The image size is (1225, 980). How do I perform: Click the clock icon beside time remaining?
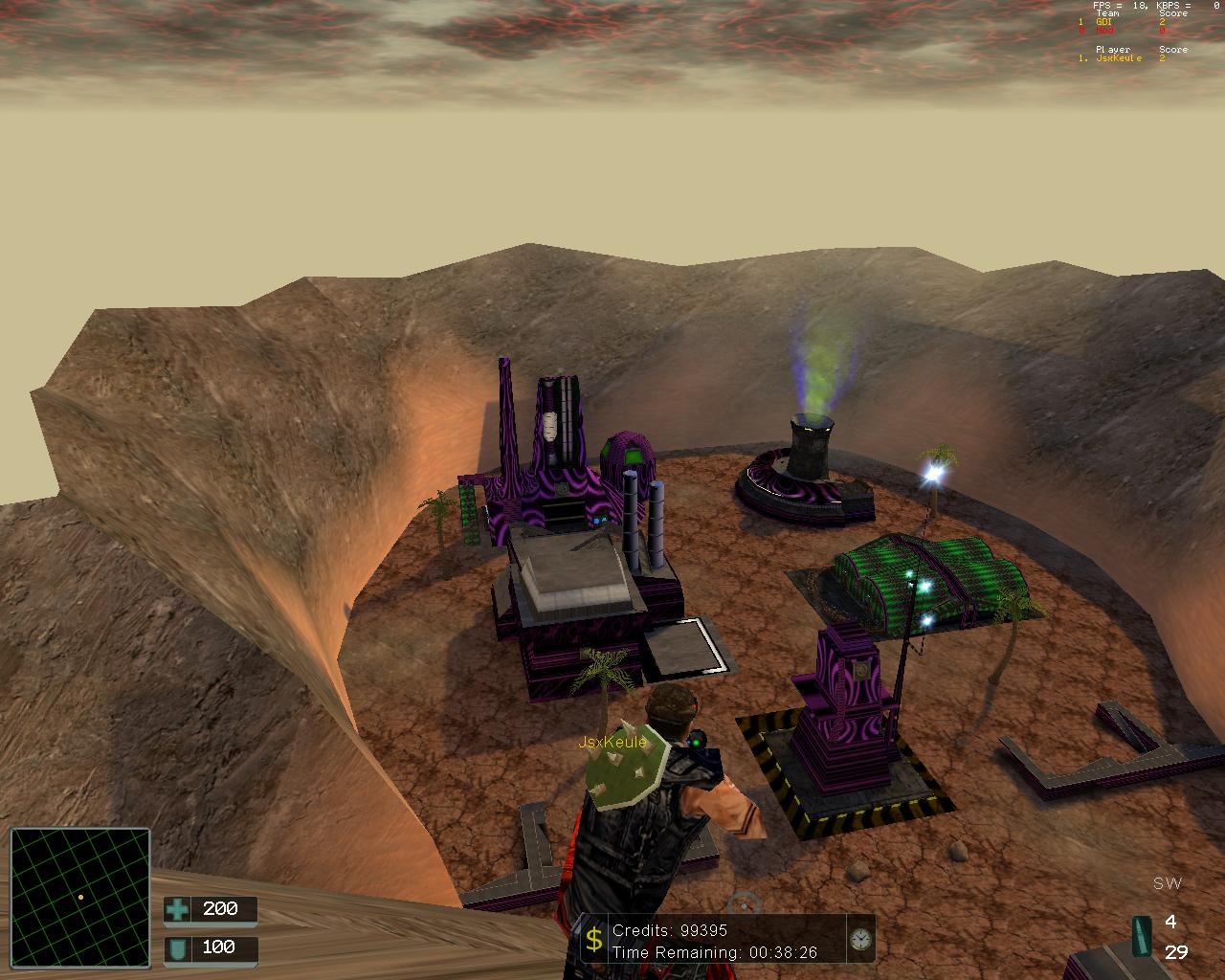coord(860,940)
